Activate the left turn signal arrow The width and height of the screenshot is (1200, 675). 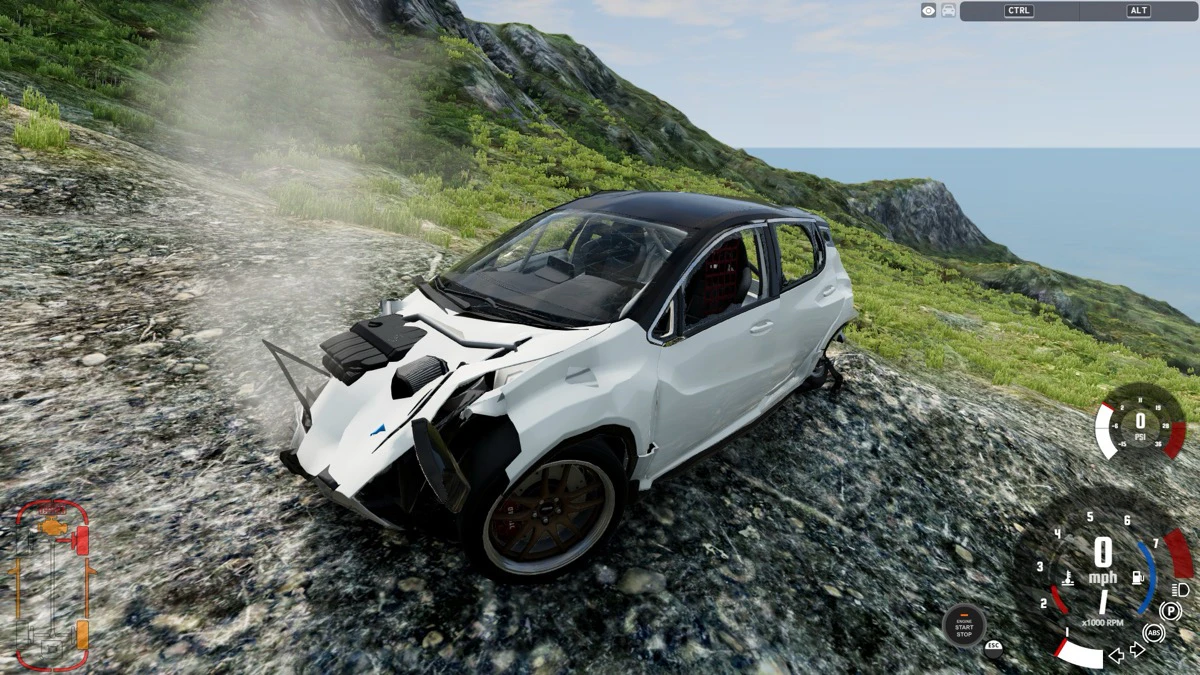pos(1116,656)
